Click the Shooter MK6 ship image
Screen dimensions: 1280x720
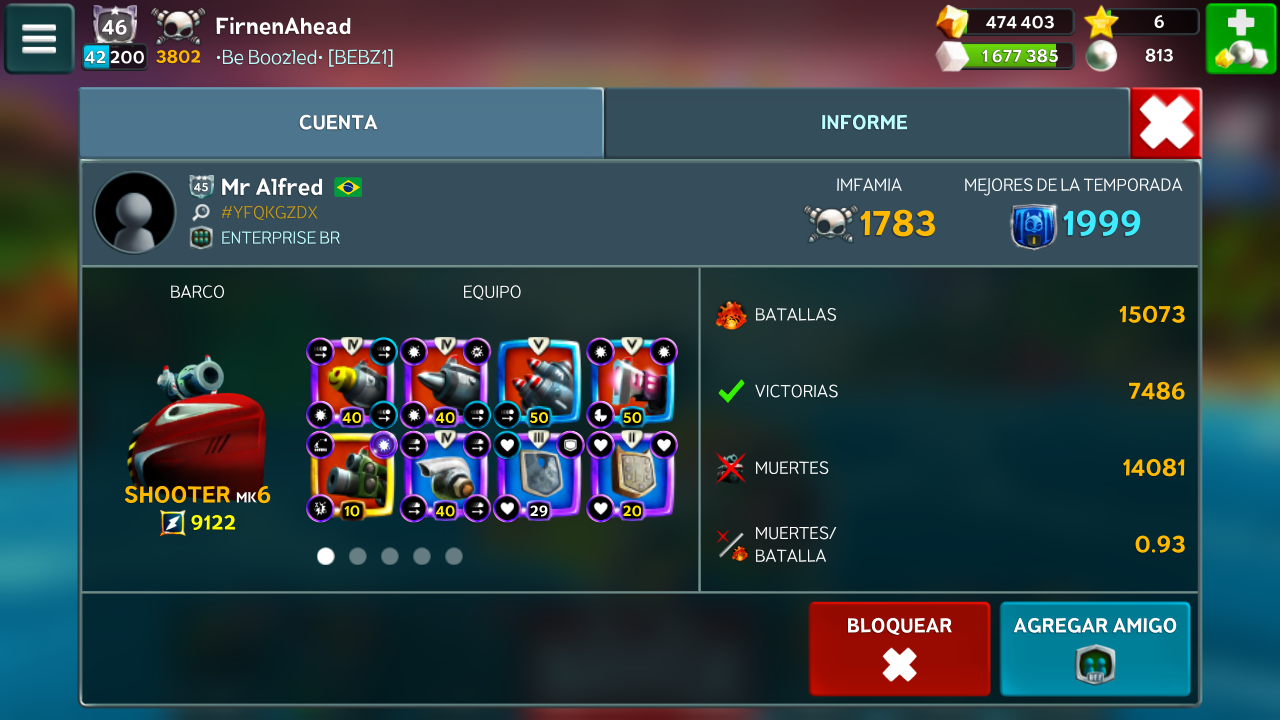point(197,420)
